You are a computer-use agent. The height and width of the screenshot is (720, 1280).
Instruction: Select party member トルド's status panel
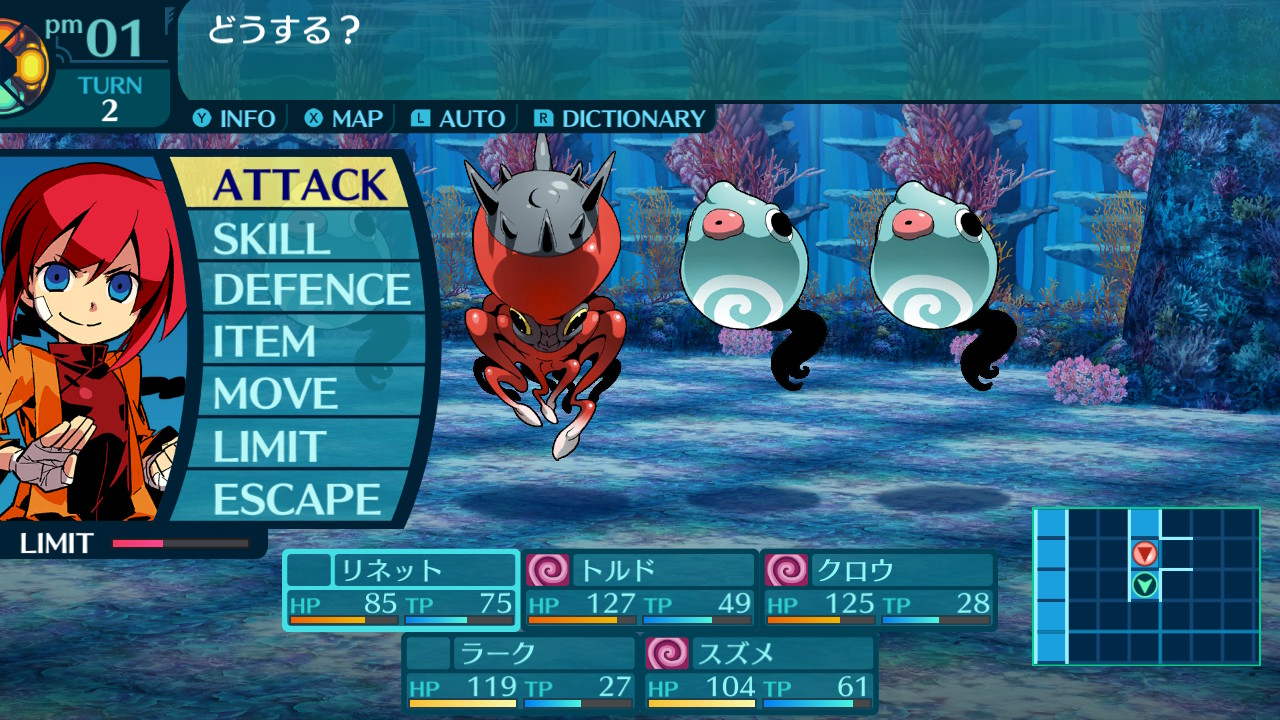tap(640, 590)
